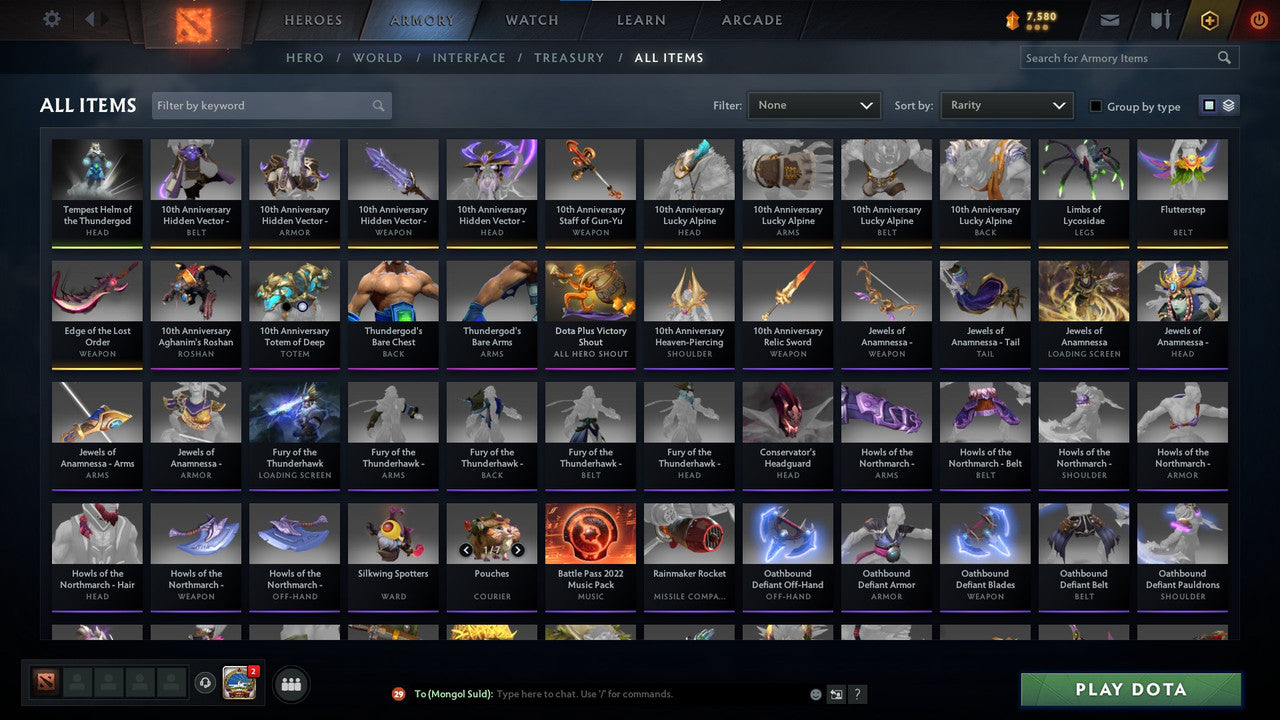Expand next page arrow on Pouches item
Screen dimensions: 1280x720
[518, 549]
